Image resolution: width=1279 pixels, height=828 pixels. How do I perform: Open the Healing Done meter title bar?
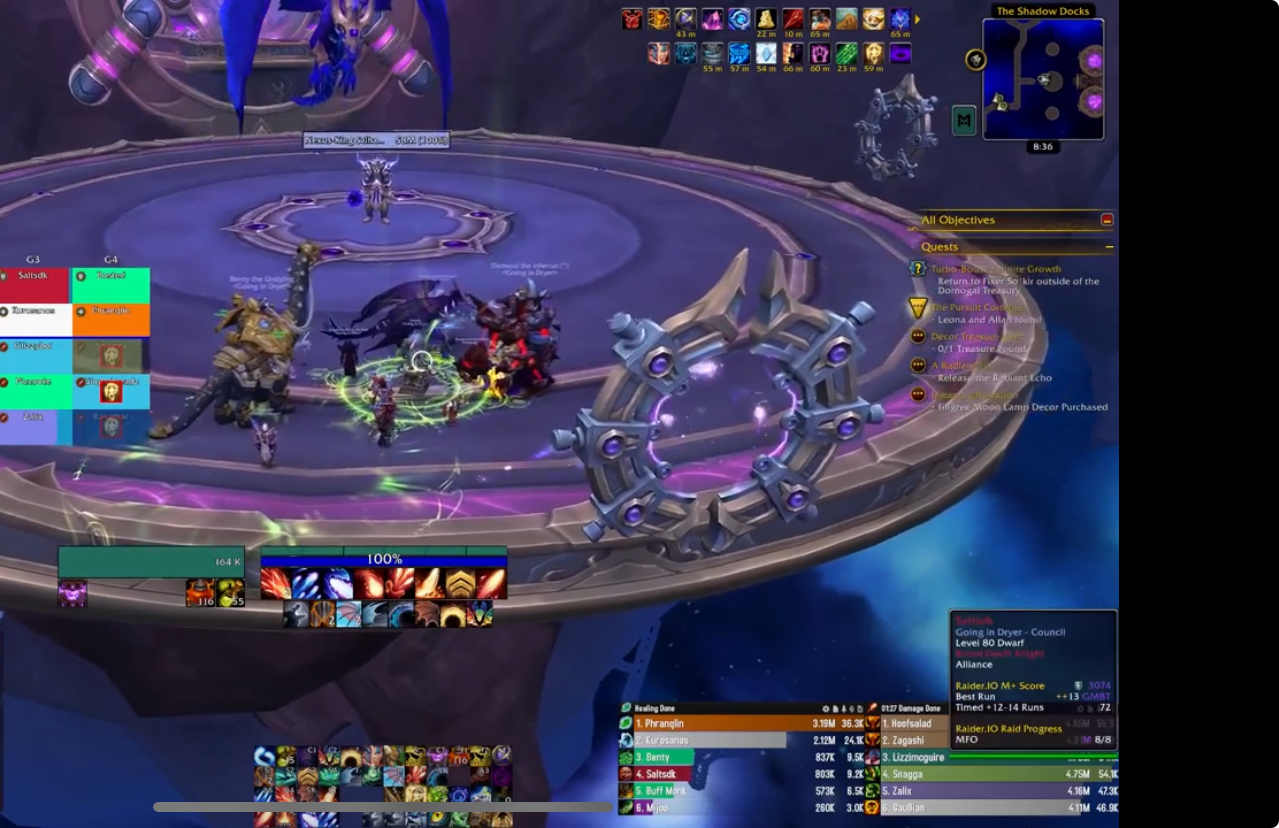pyautogui.click(x=700, y=708)
